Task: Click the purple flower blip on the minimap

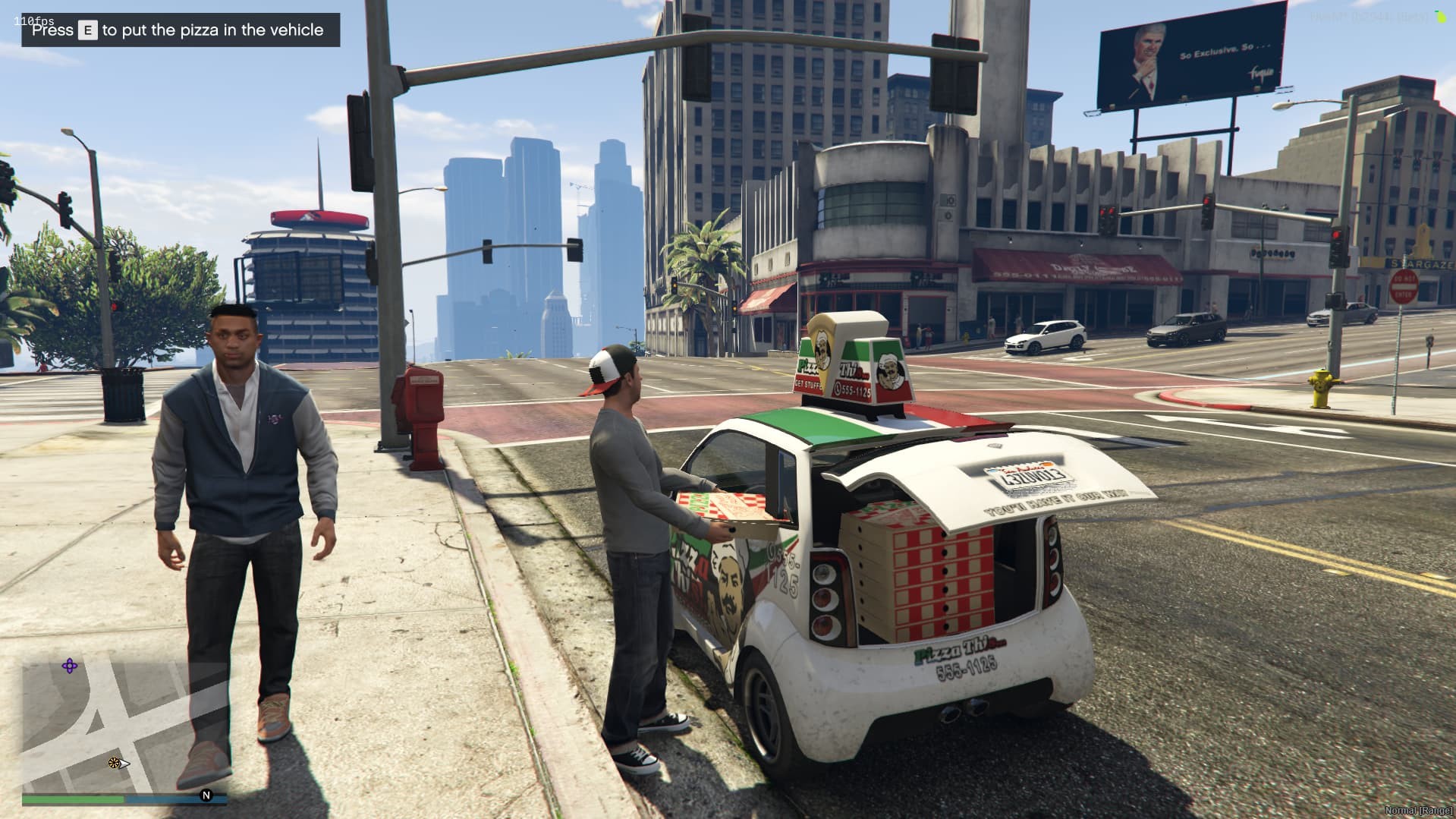Action: pyautogui.click(x=70, y=666)
